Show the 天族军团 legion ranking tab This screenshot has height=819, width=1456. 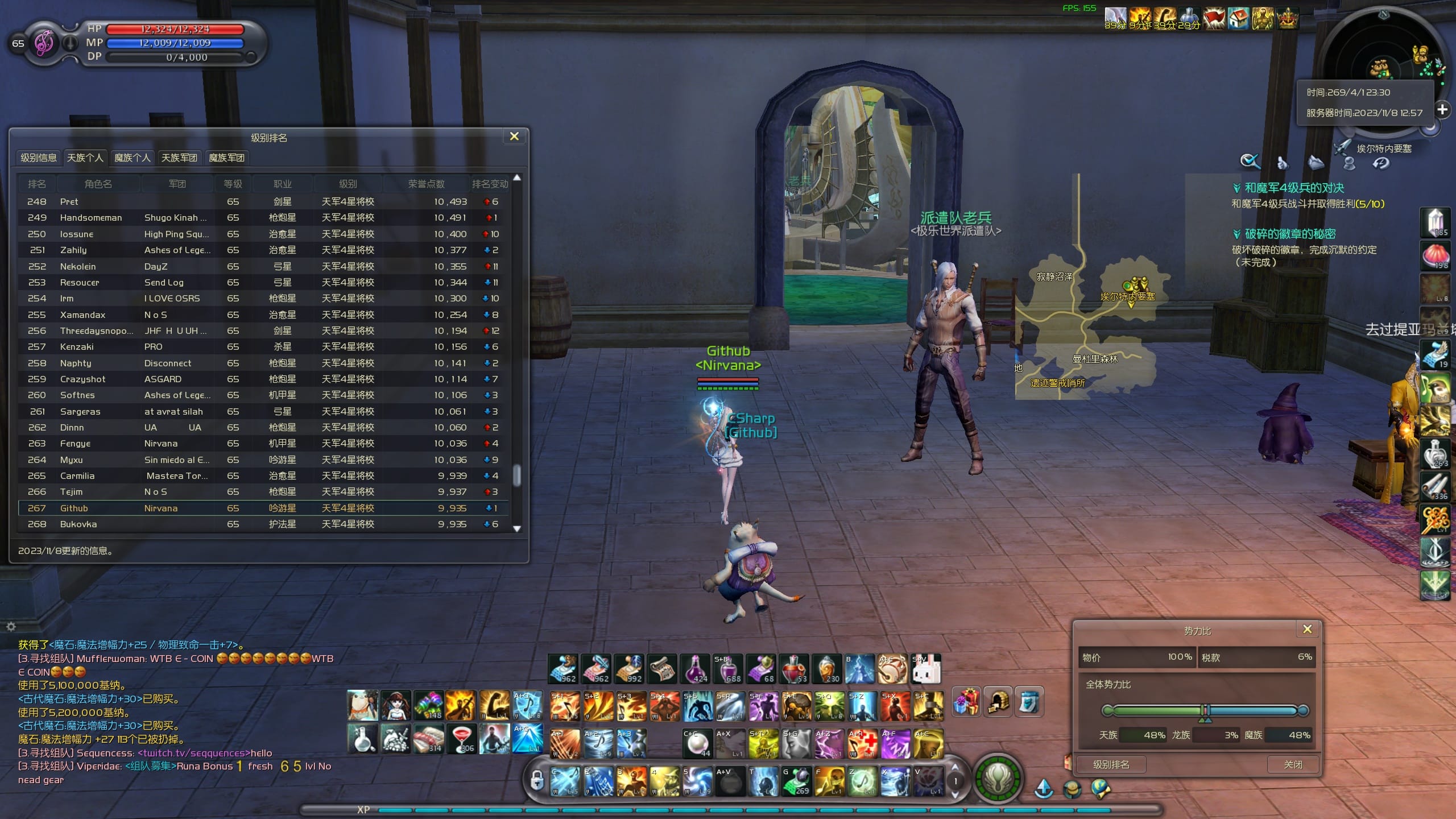point(179,158)
